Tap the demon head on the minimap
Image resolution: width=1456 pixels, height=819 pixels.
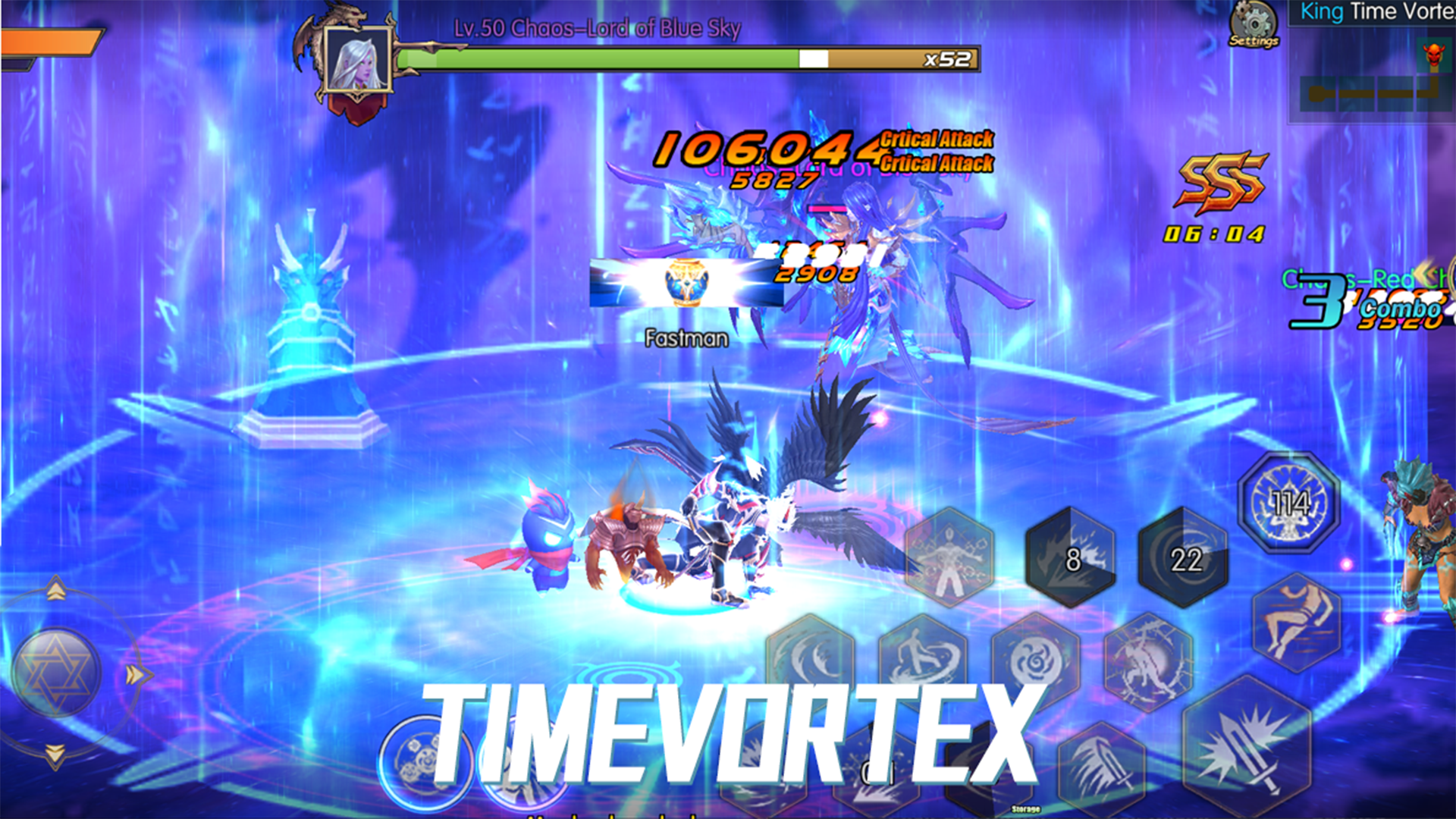coord(1436,55)
